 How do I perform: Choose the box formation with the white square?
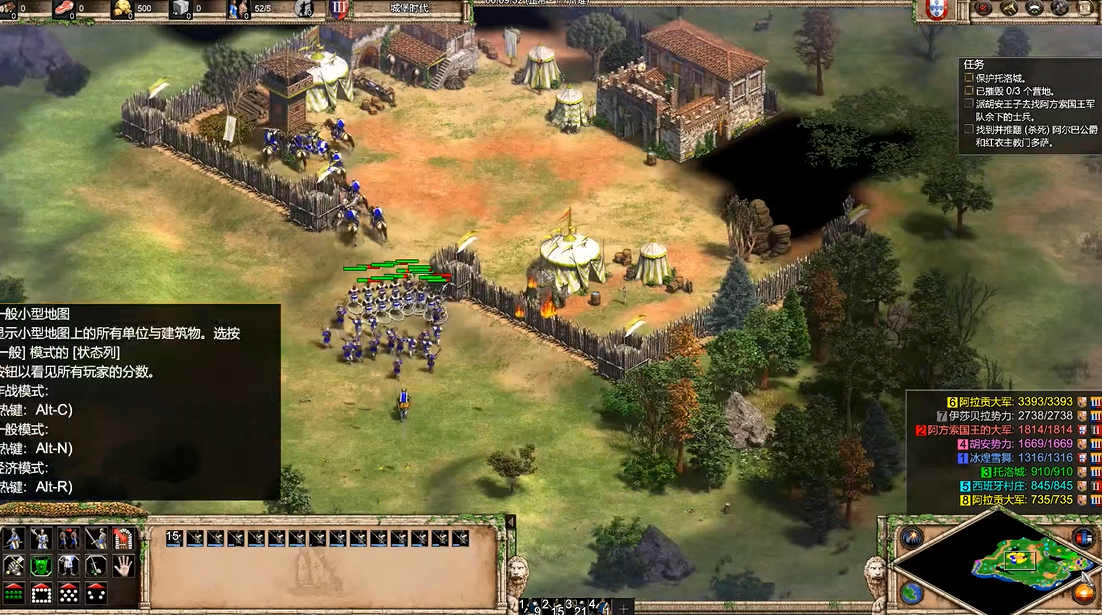pos(41,593)
